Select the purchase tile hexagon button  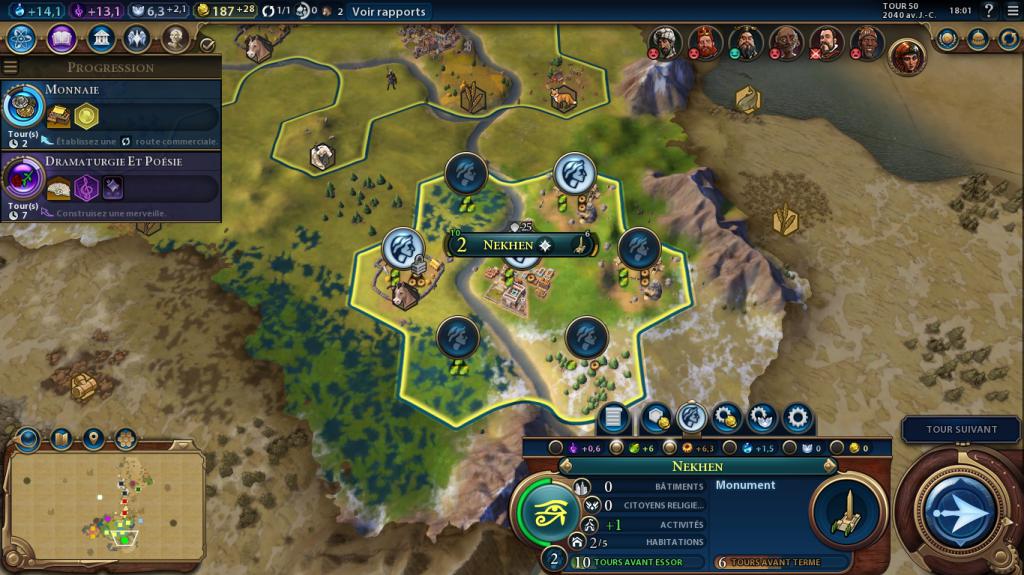pos(656,418)
